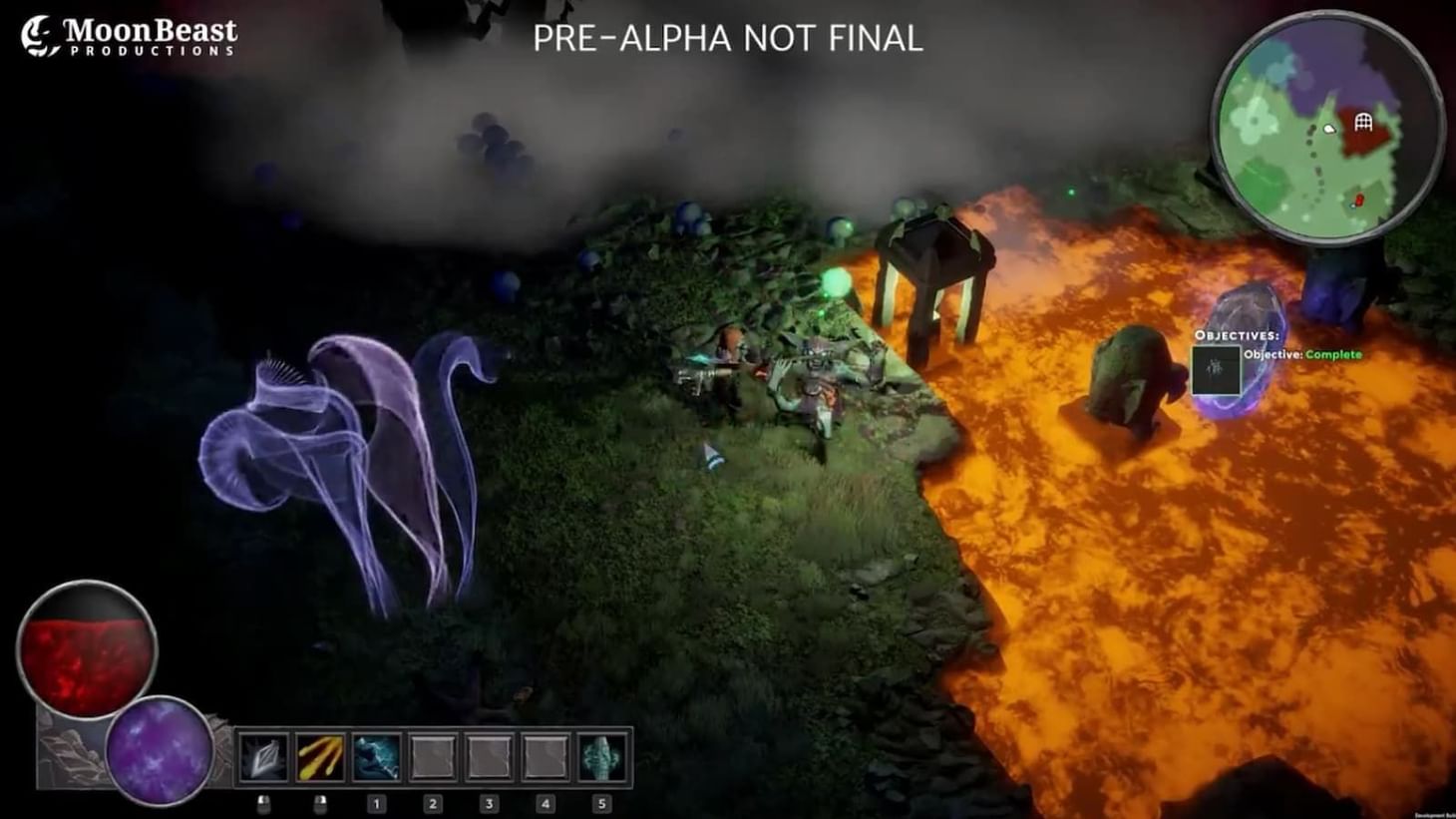Image resolution: width=1456 pixels, height=819 pixels.
Task: Click the PRE-ALPHA NOT FINAL banner text
Action: coord(727,41)
